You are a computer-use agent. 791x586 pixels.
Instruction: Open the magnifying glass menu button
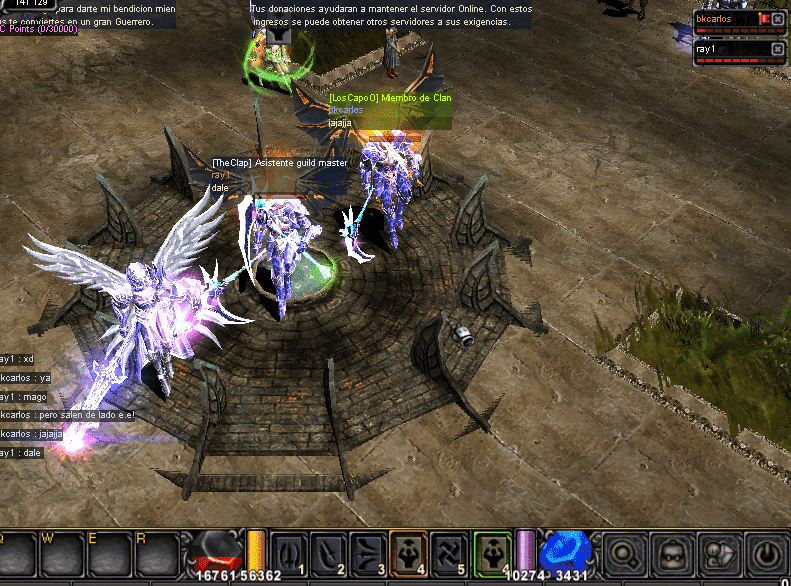pyautogui.click(x=623, y=553)
